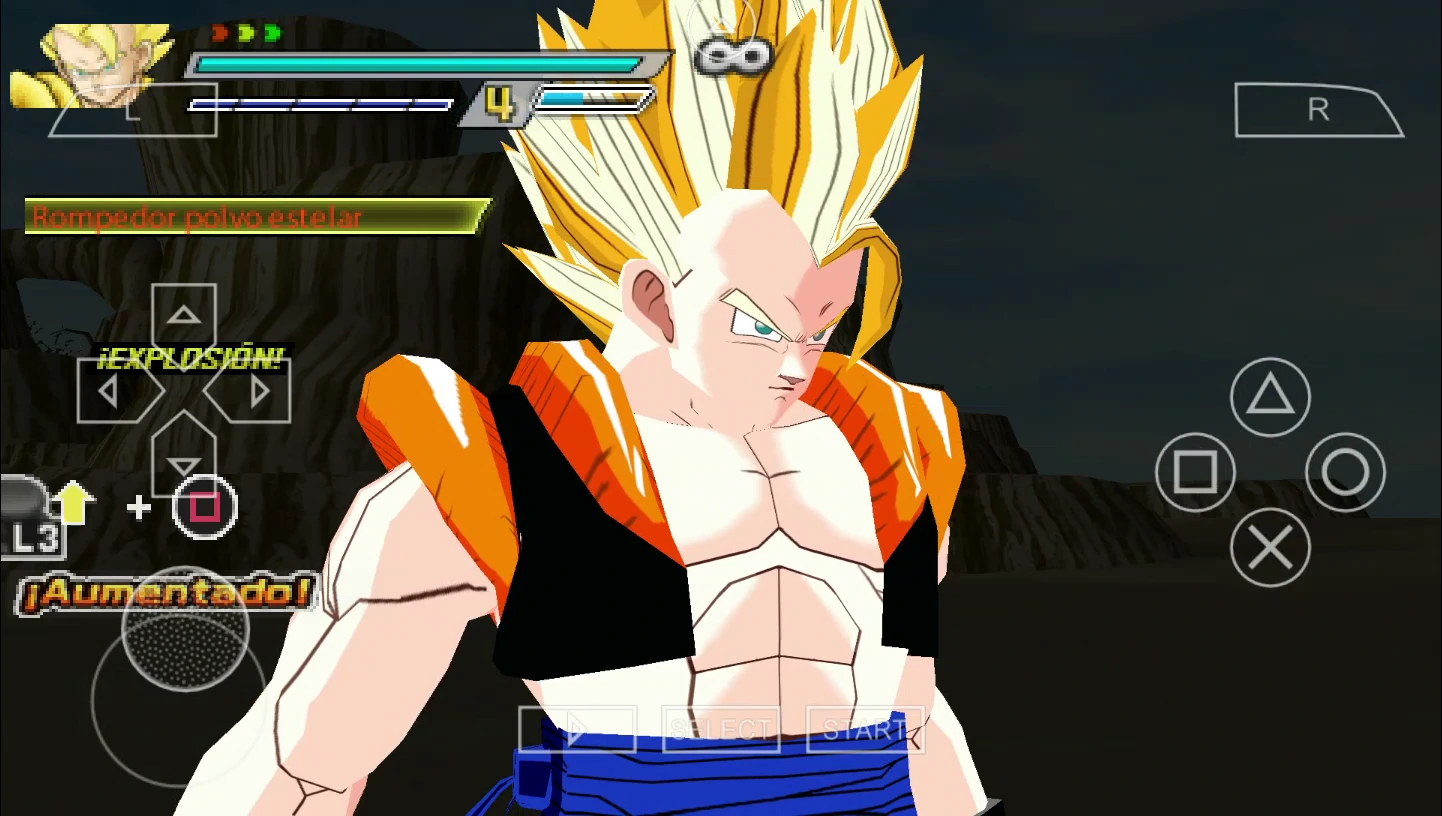Image resolution: width=1442 pixels, height=816 pixels.
Task: Tap the pink Square combo hint icon
Action: click(204, 507)
